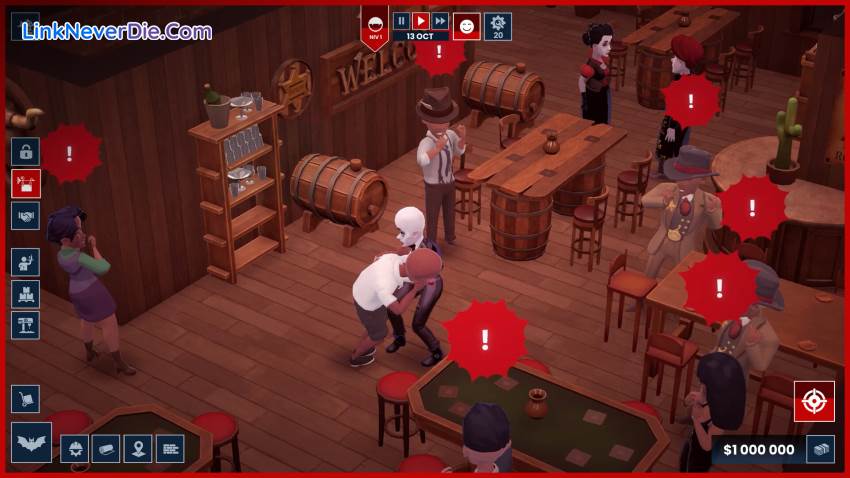Pause the game time
Image resolution: width=850 pixels, height=478 pixels.
point(401,20)
